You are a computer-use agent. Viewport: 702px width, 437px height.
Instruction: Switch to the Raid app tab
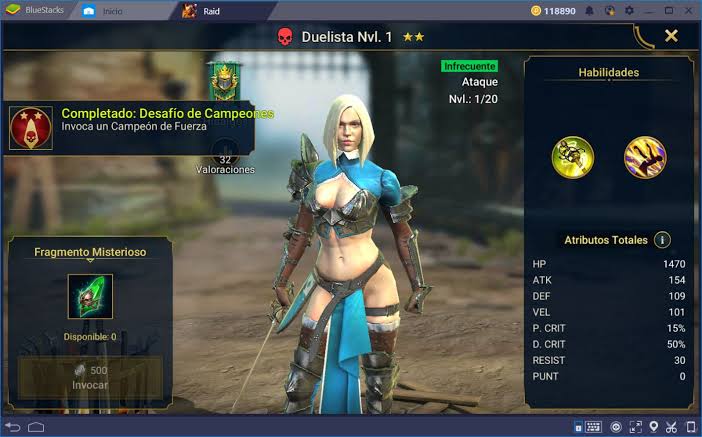(x=204, y=11)
